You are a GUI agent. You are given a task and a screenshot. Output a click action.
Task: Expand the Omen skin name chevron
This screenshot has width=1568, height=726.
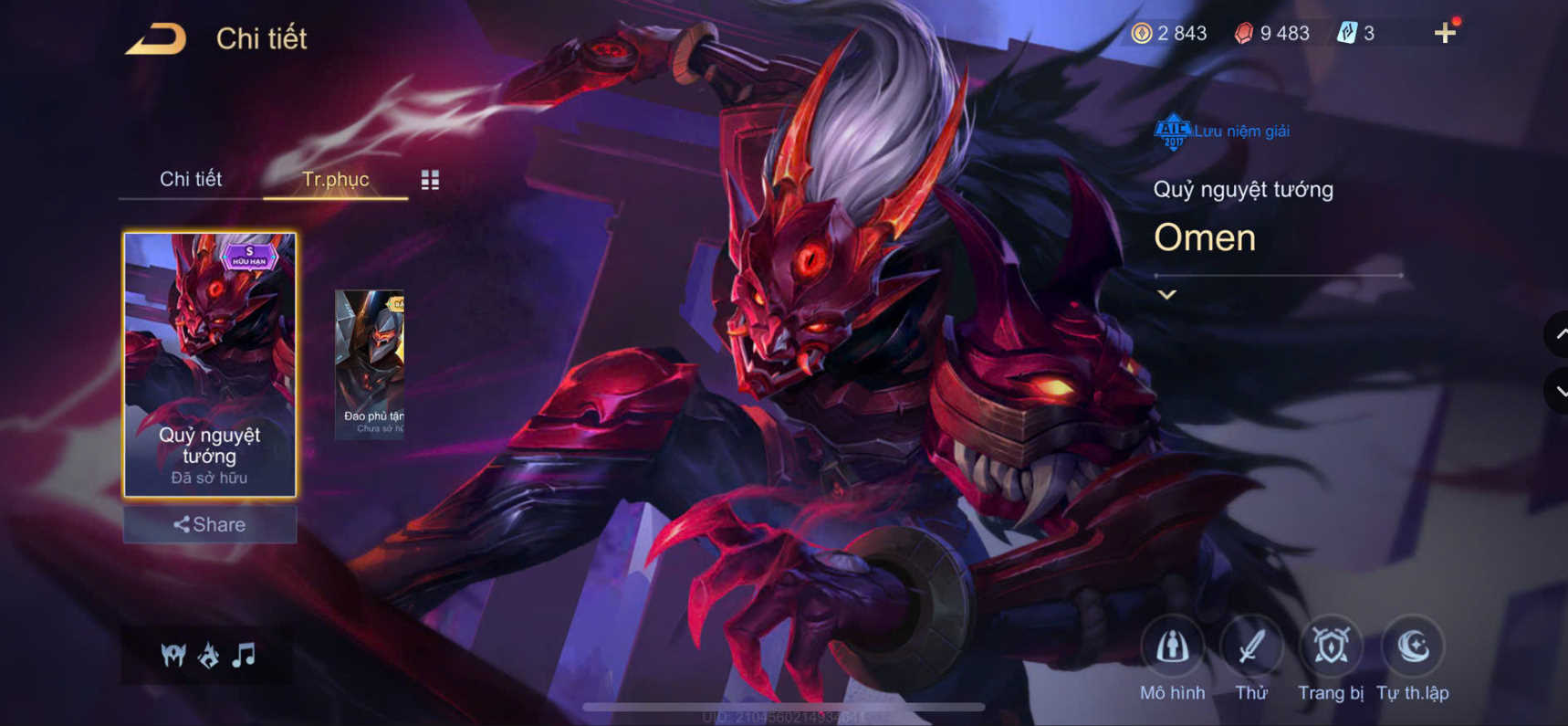click(x=1165, y=294)
